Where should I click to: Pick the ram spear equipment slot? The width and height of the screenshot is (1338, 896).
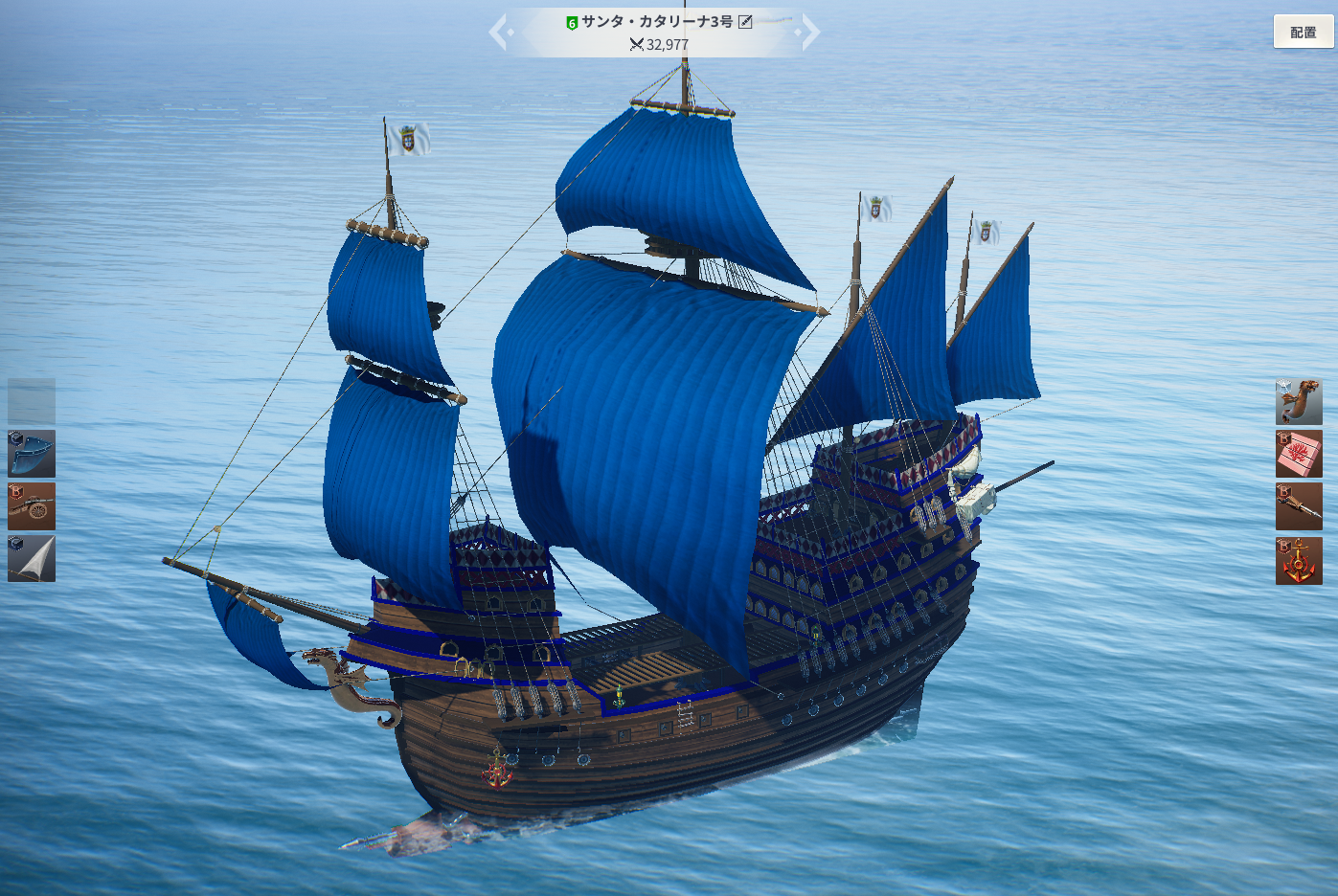click(x=1299, y=506)
